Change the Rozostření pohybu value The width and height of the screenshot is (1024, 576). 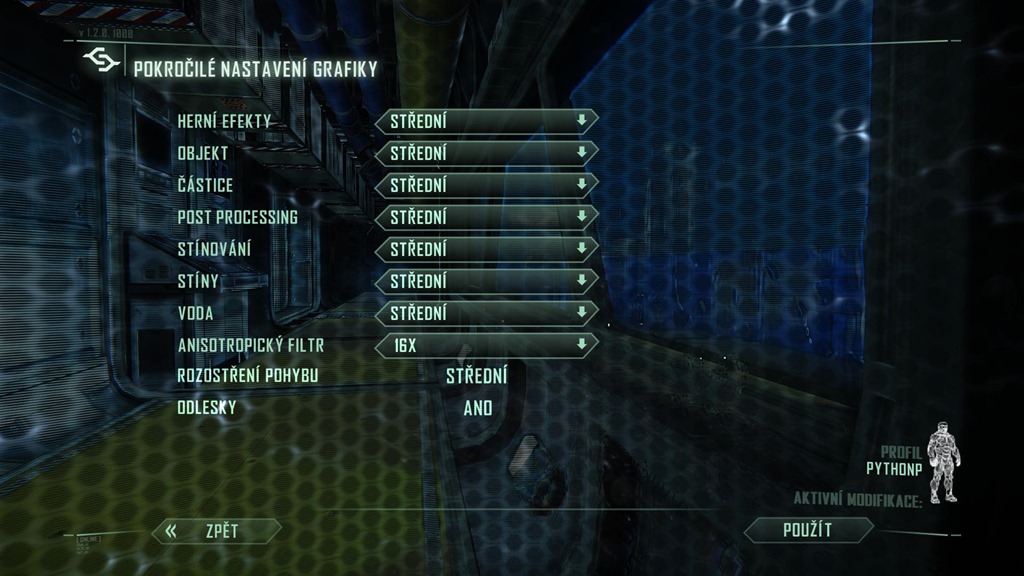point(476,377)
